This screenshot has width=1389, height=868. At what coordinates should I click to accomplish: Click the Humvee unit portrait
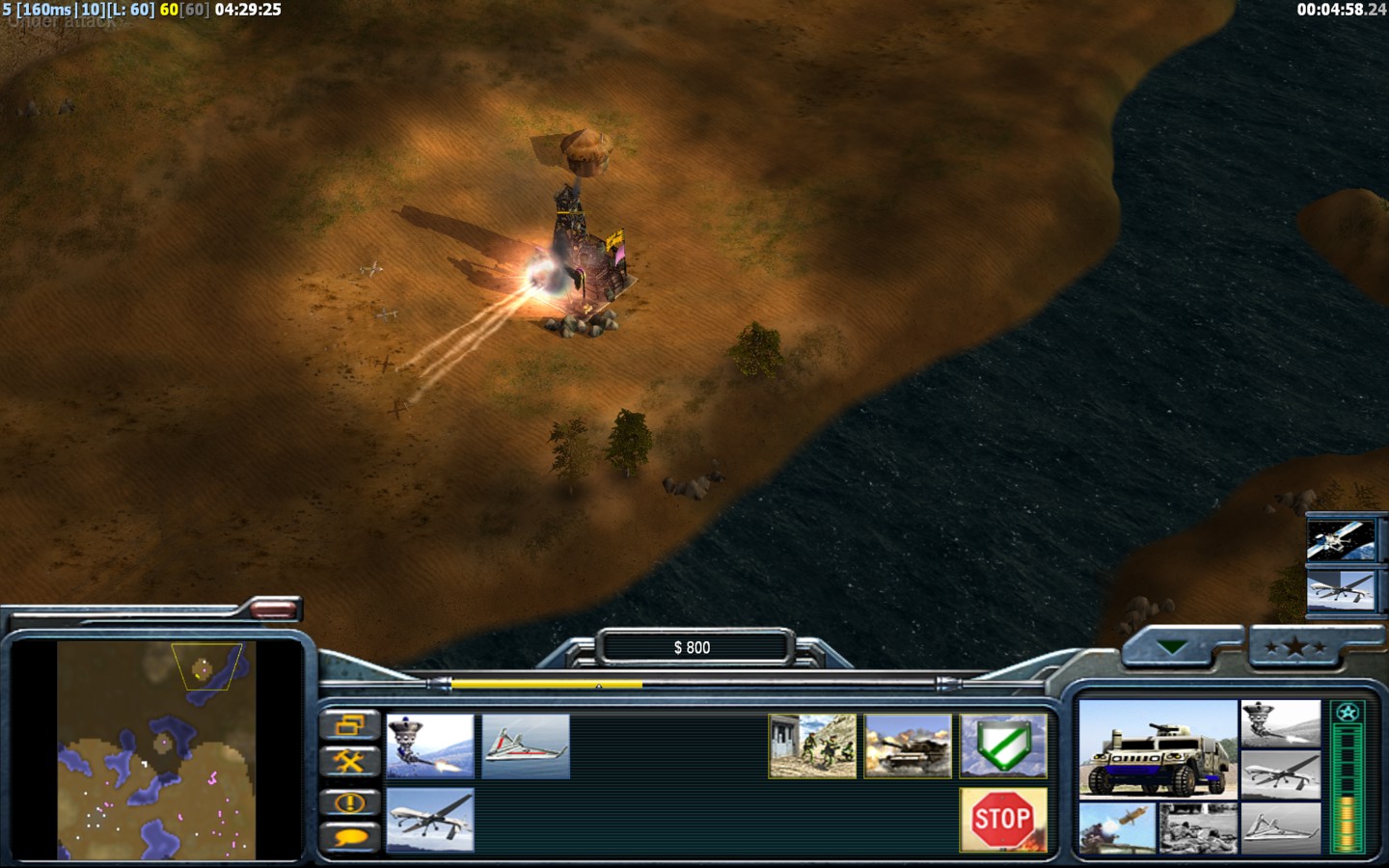(x=1157, y=749)
